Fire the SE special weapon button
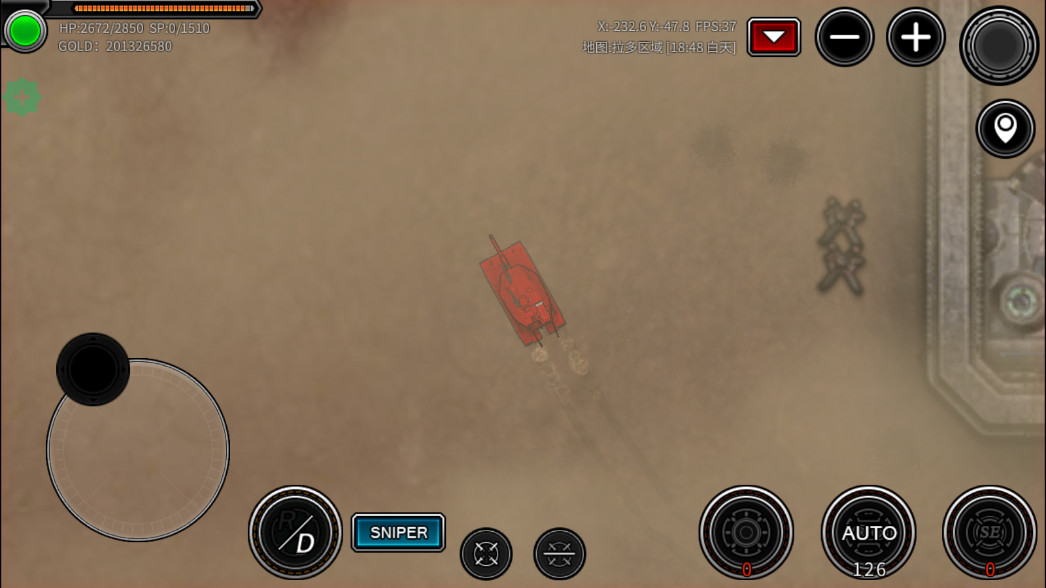1046x588 pixels. 990,533
